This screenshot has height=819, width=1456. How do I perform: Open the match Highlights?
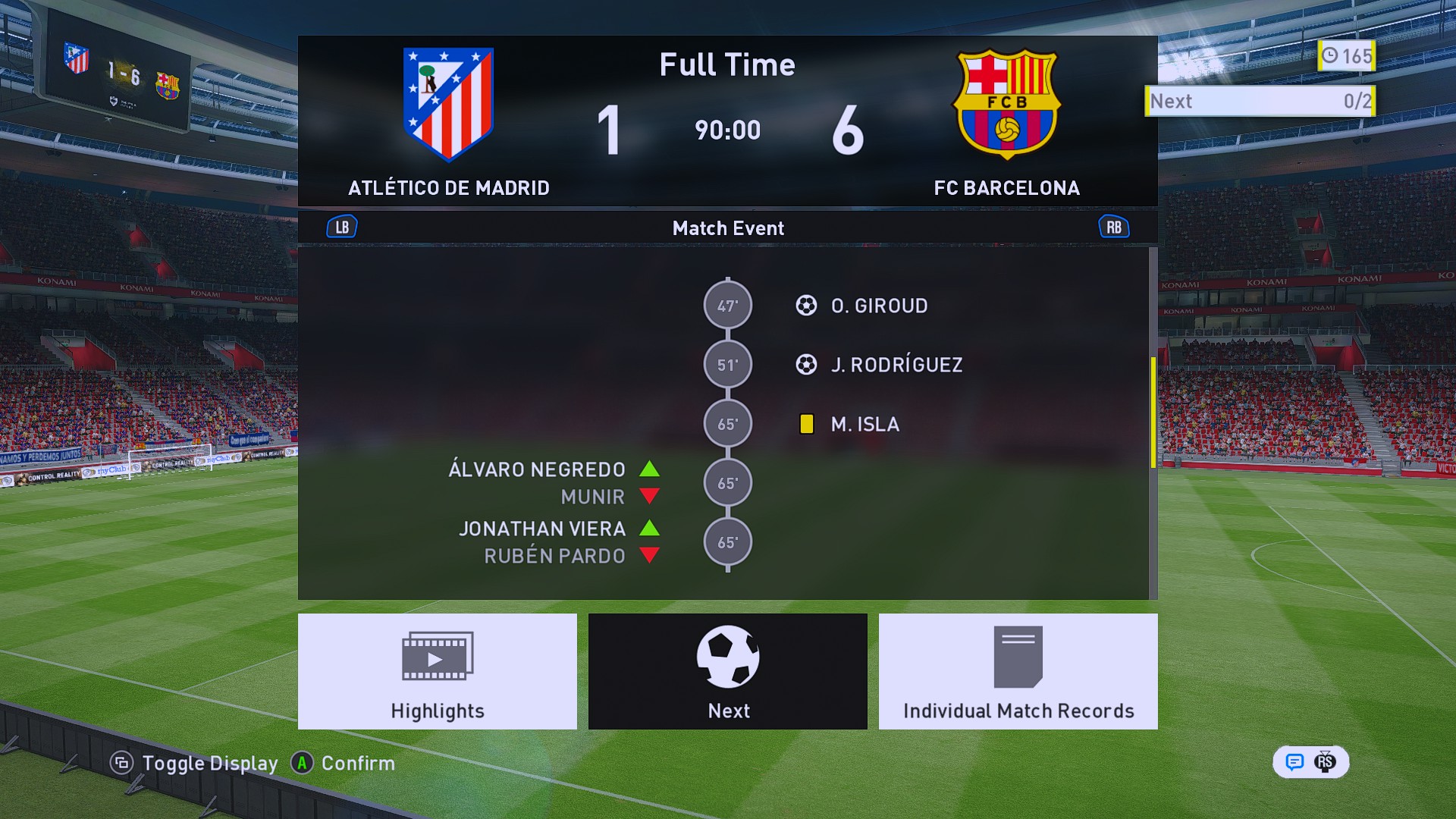pyautogui.click(x=437, y=671)
